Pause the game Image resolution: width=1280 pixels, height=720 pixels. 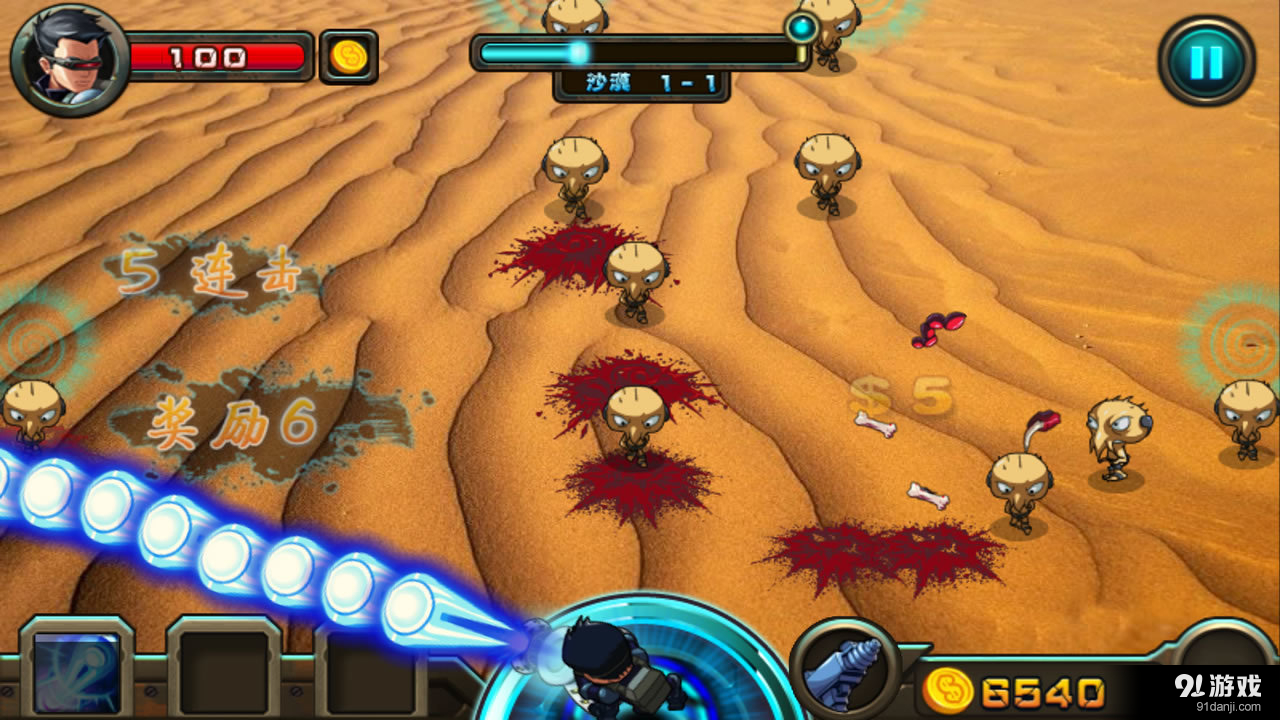[1206, 62]
